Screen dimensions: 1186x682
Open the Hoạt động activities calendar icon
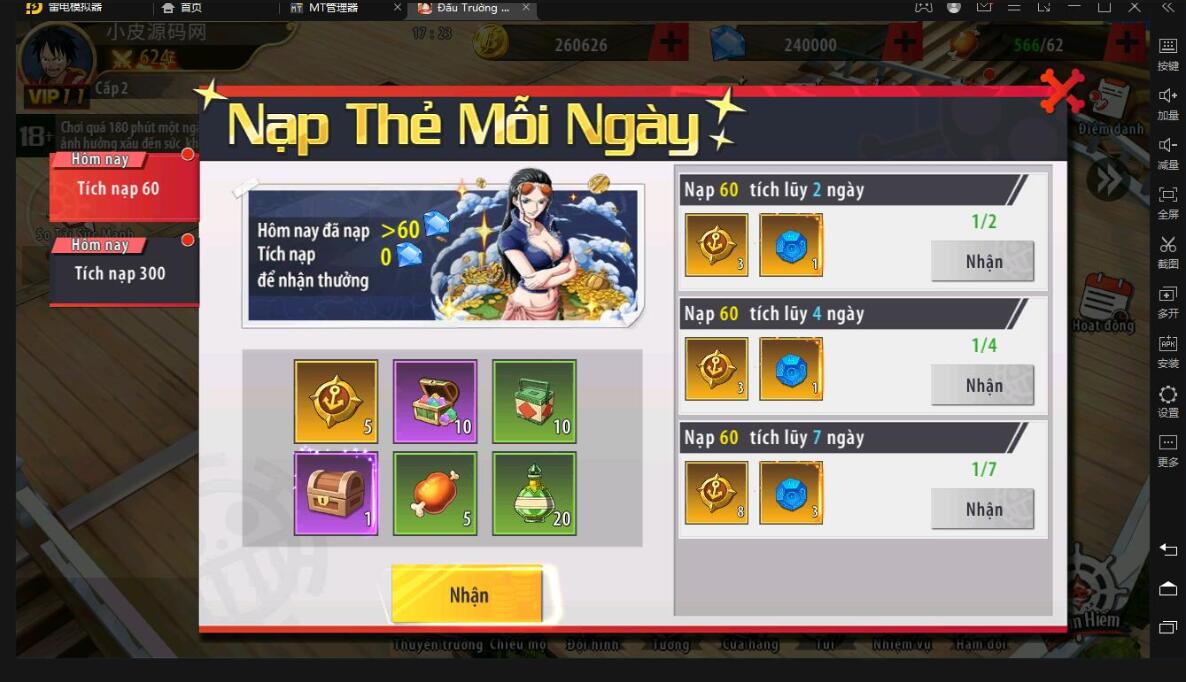tap(1105, 302)
